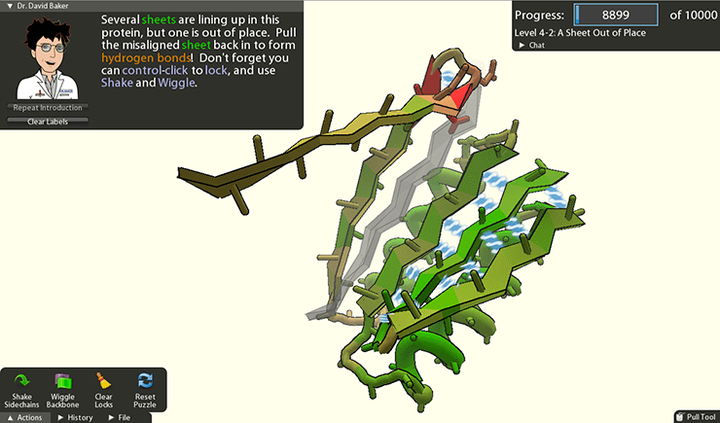Image resolution: width=720 pixels, height=423 pixels.
Task: Click the Repeat Introduction button
Action: [x=47, y=108]
